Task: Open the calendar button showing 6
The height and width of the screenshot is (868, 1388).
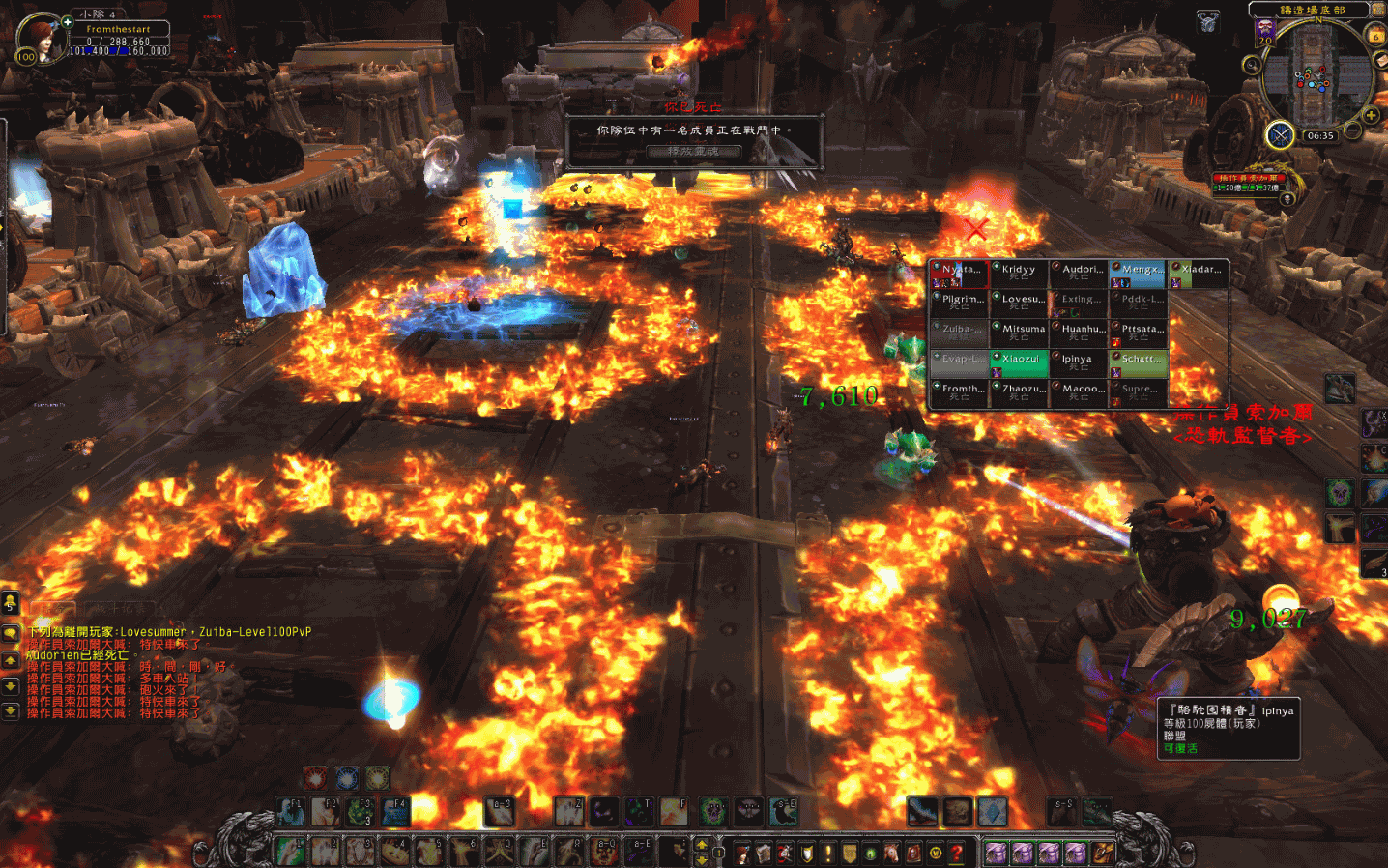Action: [x=1375, y=35]
